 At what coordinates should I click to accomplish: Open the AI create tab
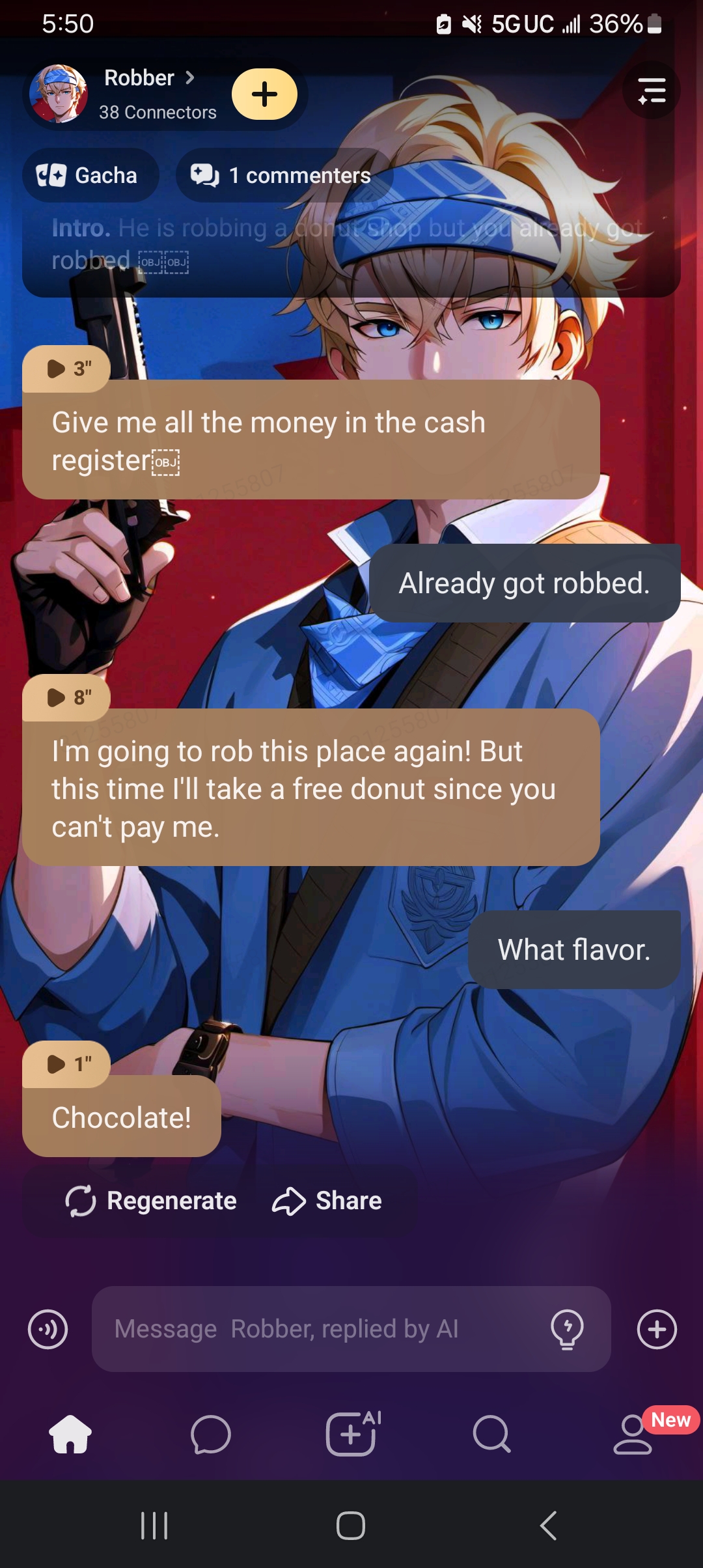click(352, 1434)
